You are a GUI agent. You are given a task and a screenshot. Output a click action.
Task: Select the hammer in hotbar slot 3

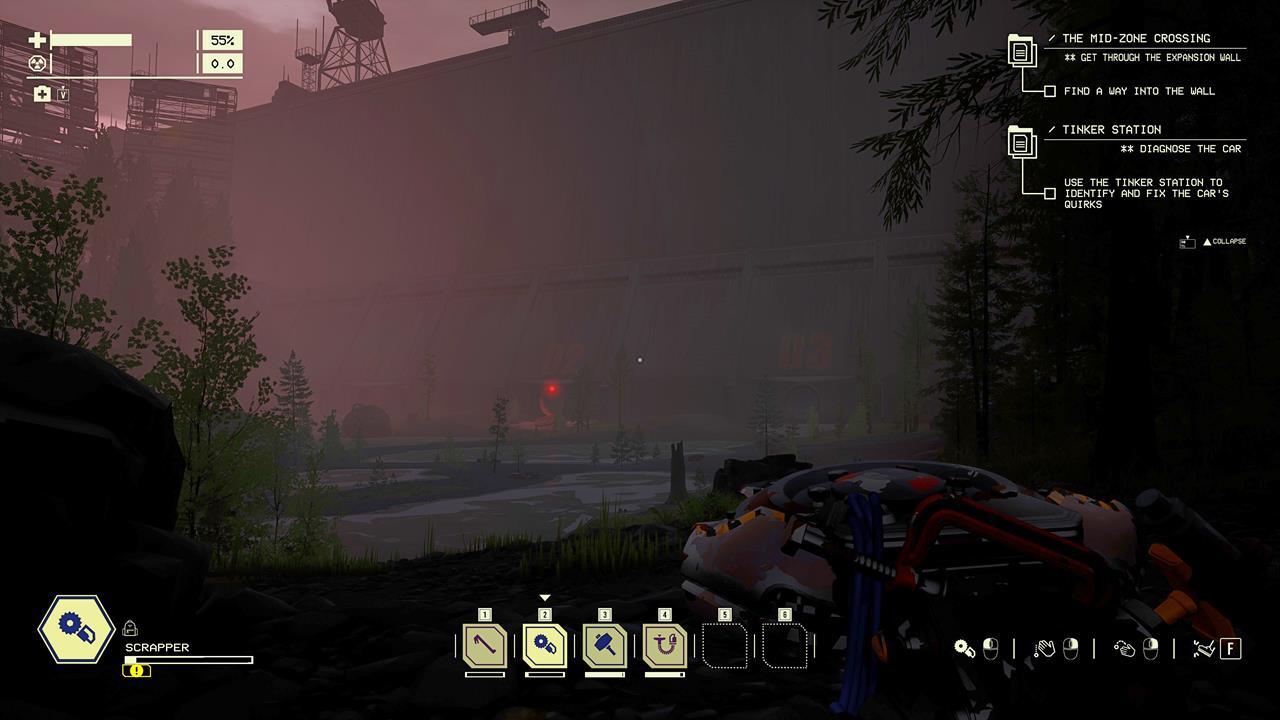click(605, 646)
